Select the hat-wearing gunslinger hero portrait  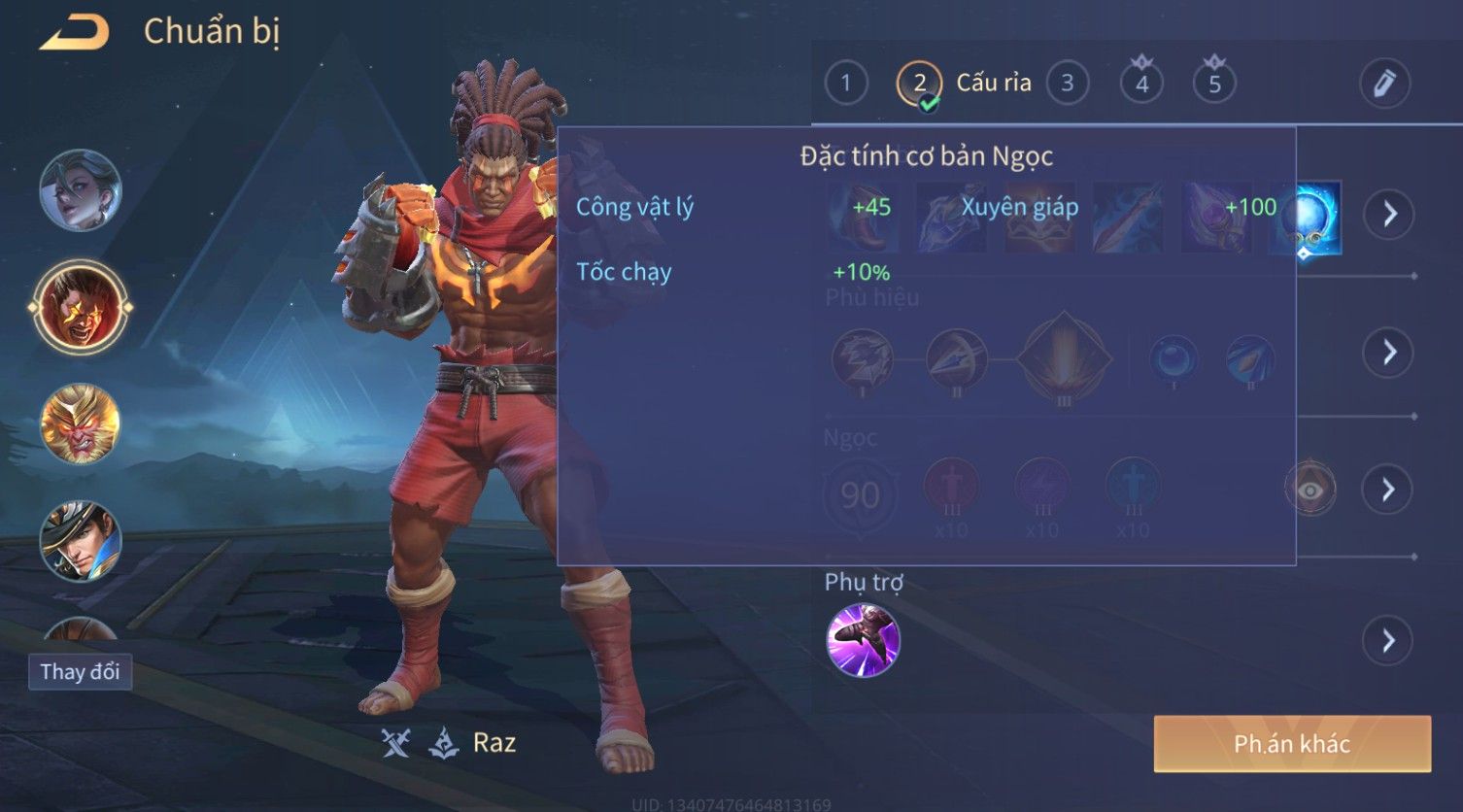(x=81, y=541)
